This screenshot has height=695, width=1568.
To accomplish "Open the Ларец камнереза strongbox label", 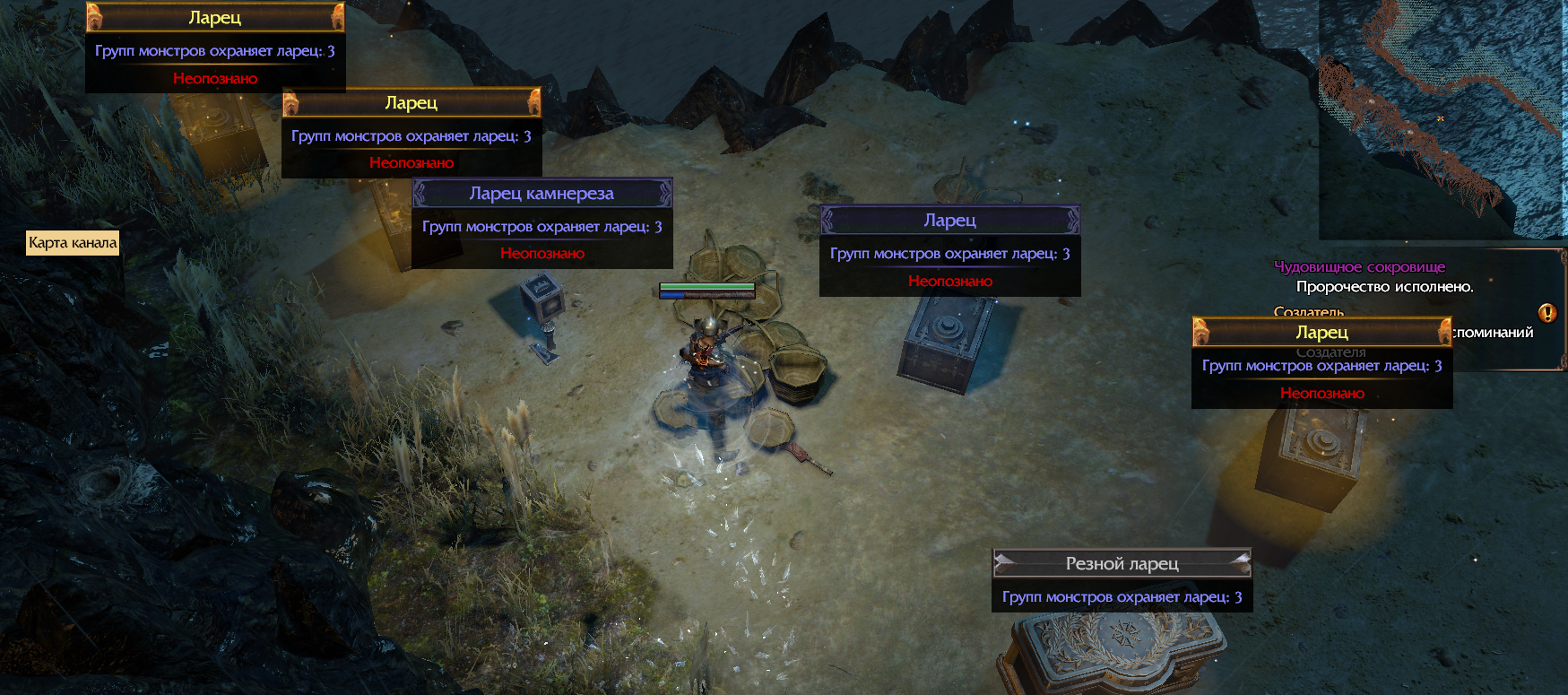I will [541, 194].
